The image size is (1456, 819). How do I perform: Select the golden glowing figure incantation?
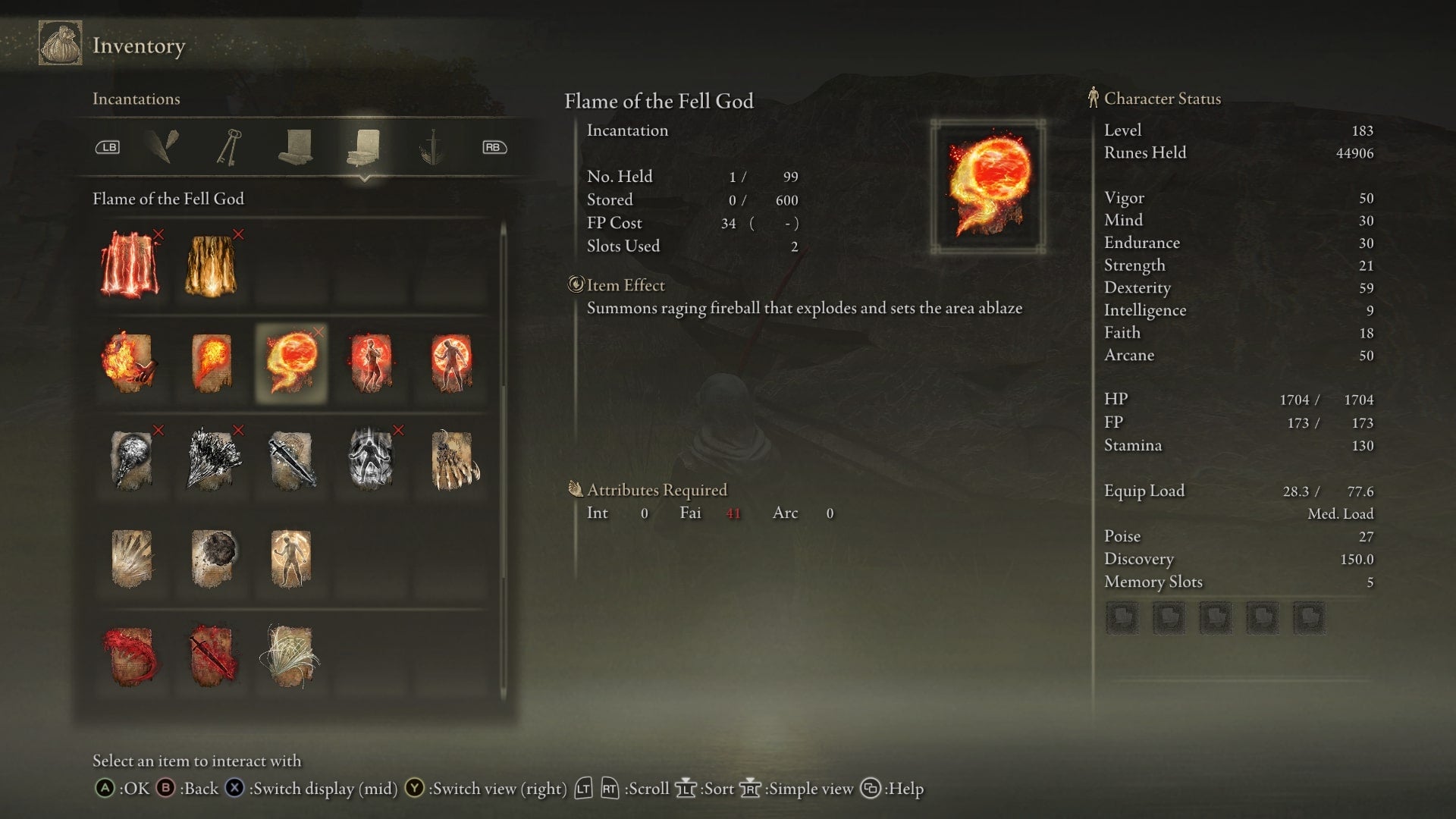tap(291, 558)
